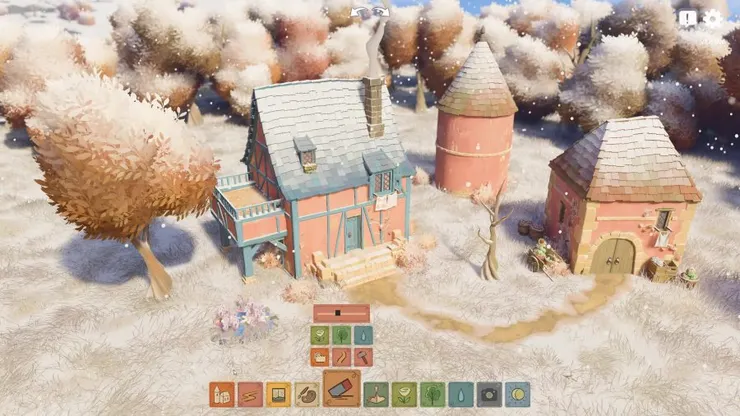
Task: Select the buildings tool in the bottom toolbar
Action: 222,394
